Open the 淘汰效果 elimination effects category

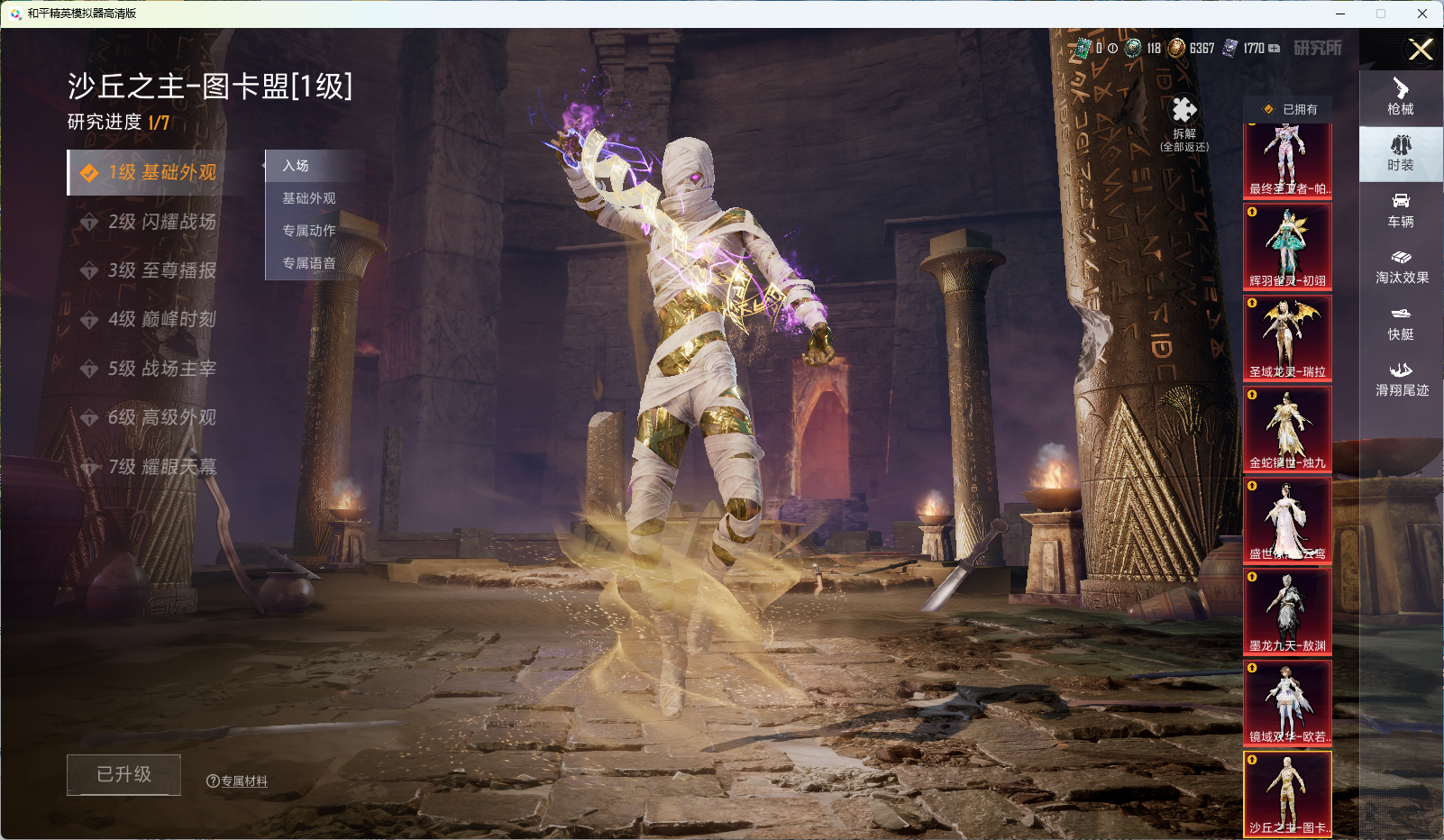pos(1401,267)
